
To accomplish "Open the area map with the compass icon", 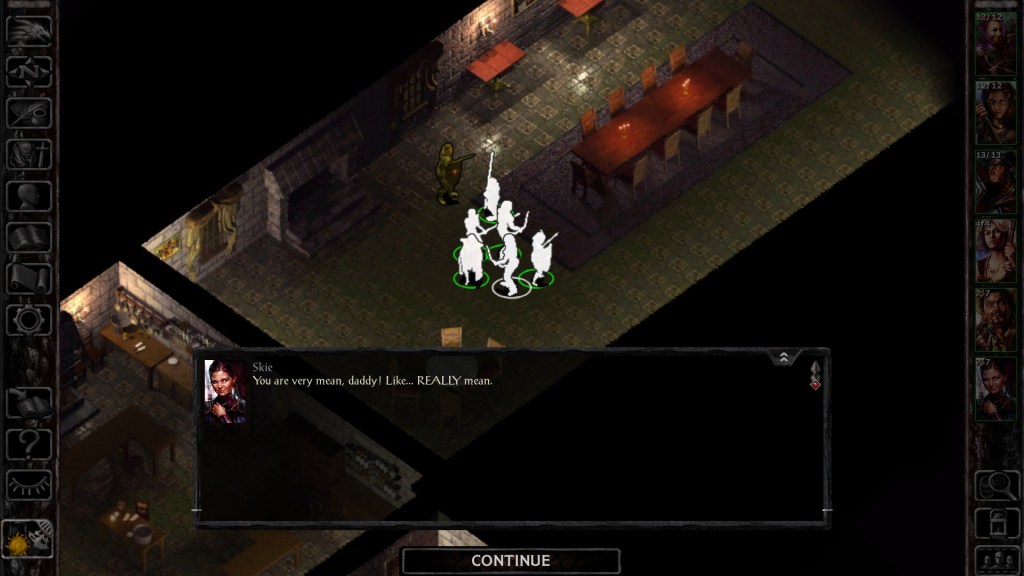I will click(29, 72).
